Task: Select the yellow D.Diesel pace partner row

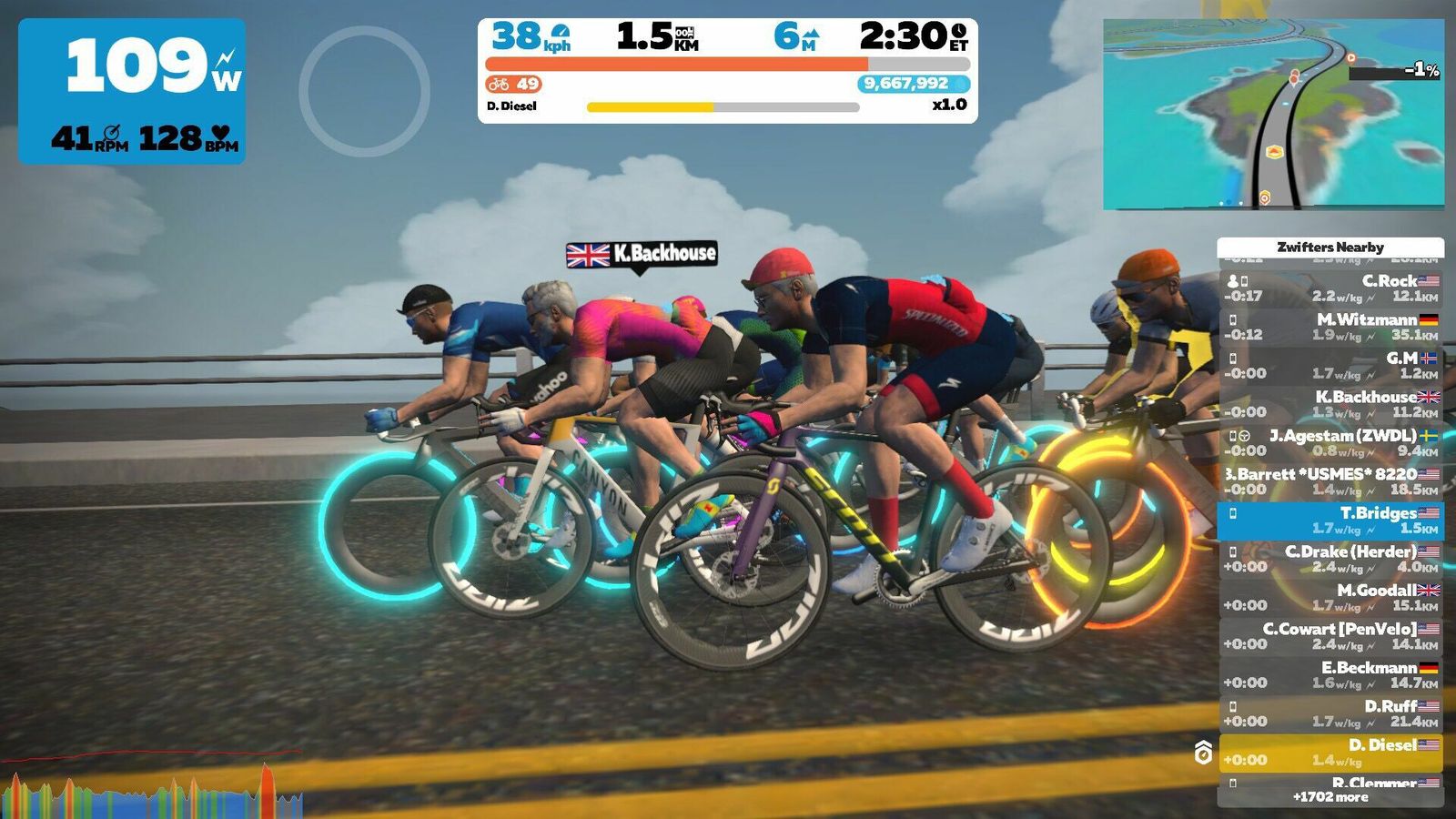Action: coord(1330,753)
